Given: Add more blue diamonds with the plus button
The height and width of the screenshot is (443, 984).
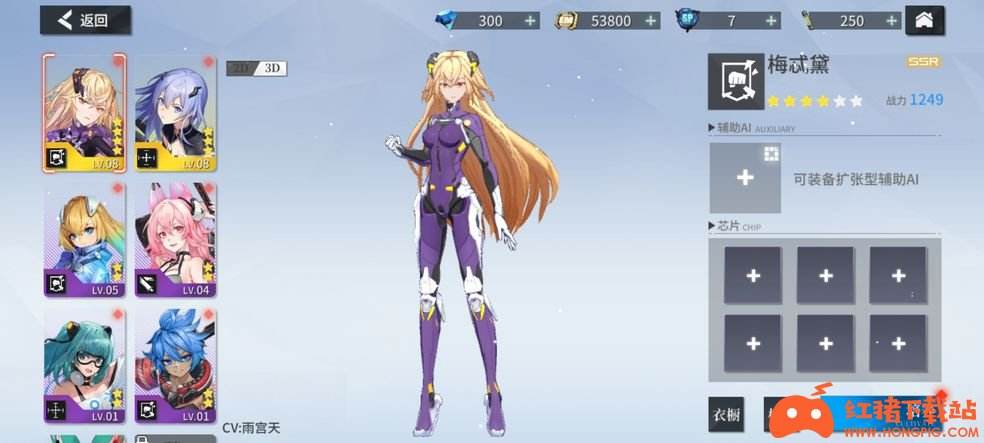Looking at the screenshot, I should (530, 20).
